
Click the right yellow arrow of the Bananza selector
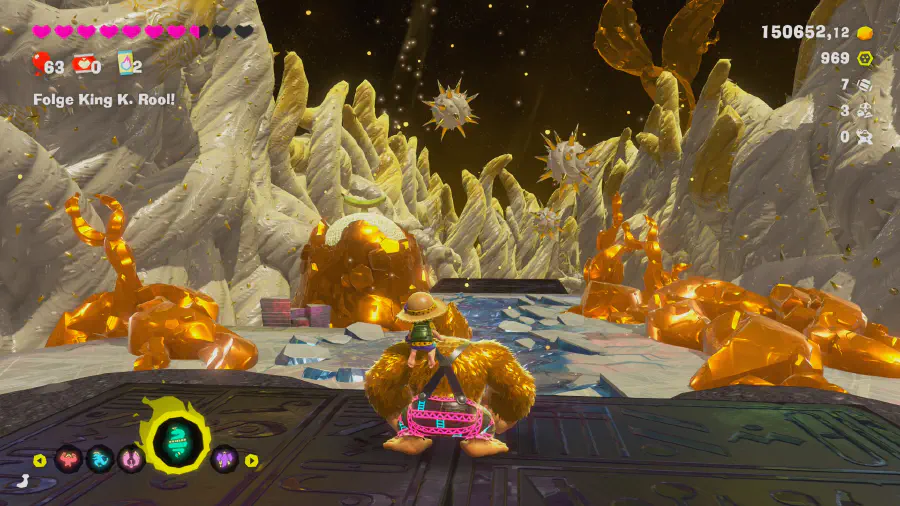coord(252,460)
